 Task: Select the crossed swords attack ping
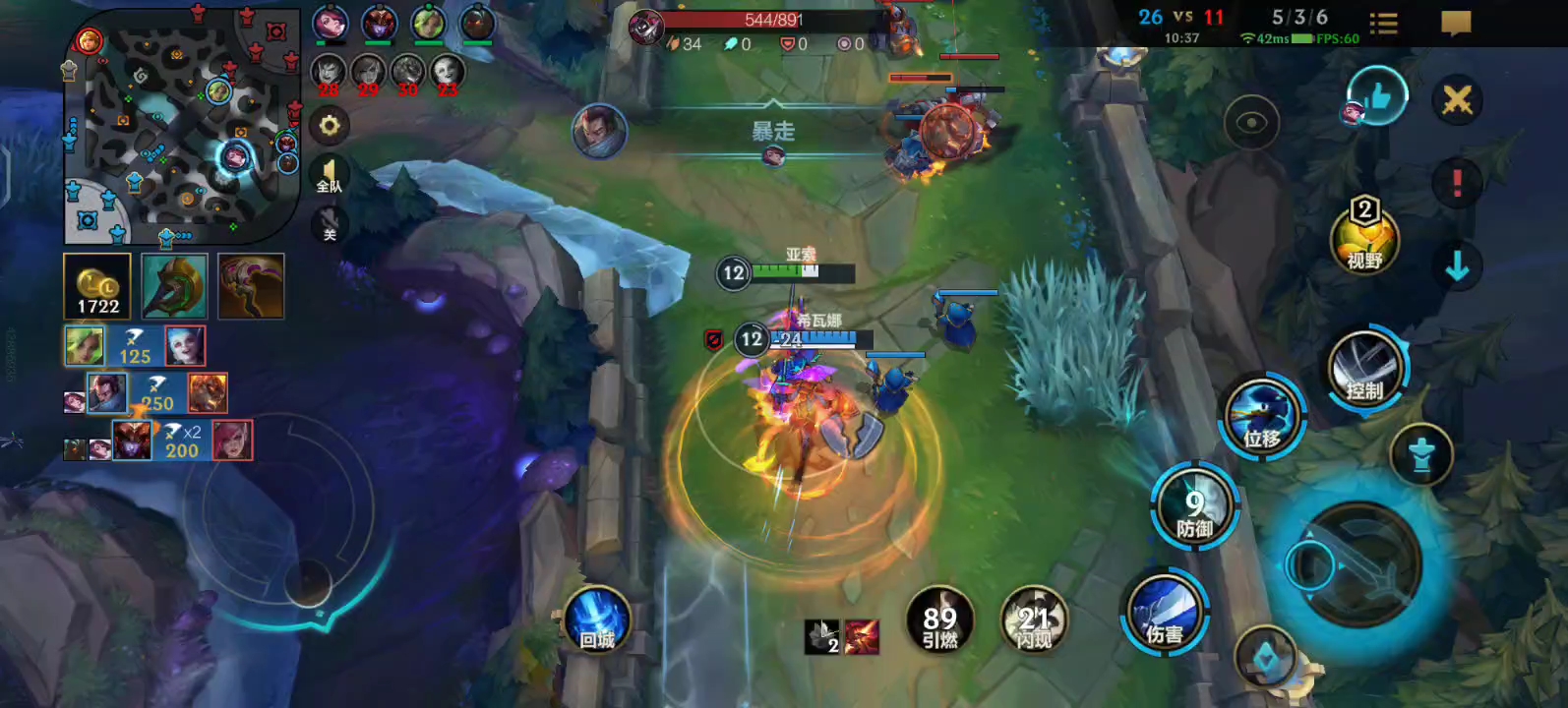click(1457, 99)
